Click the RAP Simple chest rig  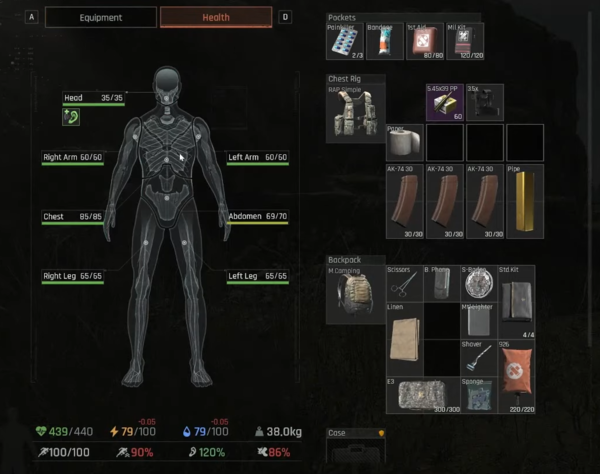click(354, 114)
